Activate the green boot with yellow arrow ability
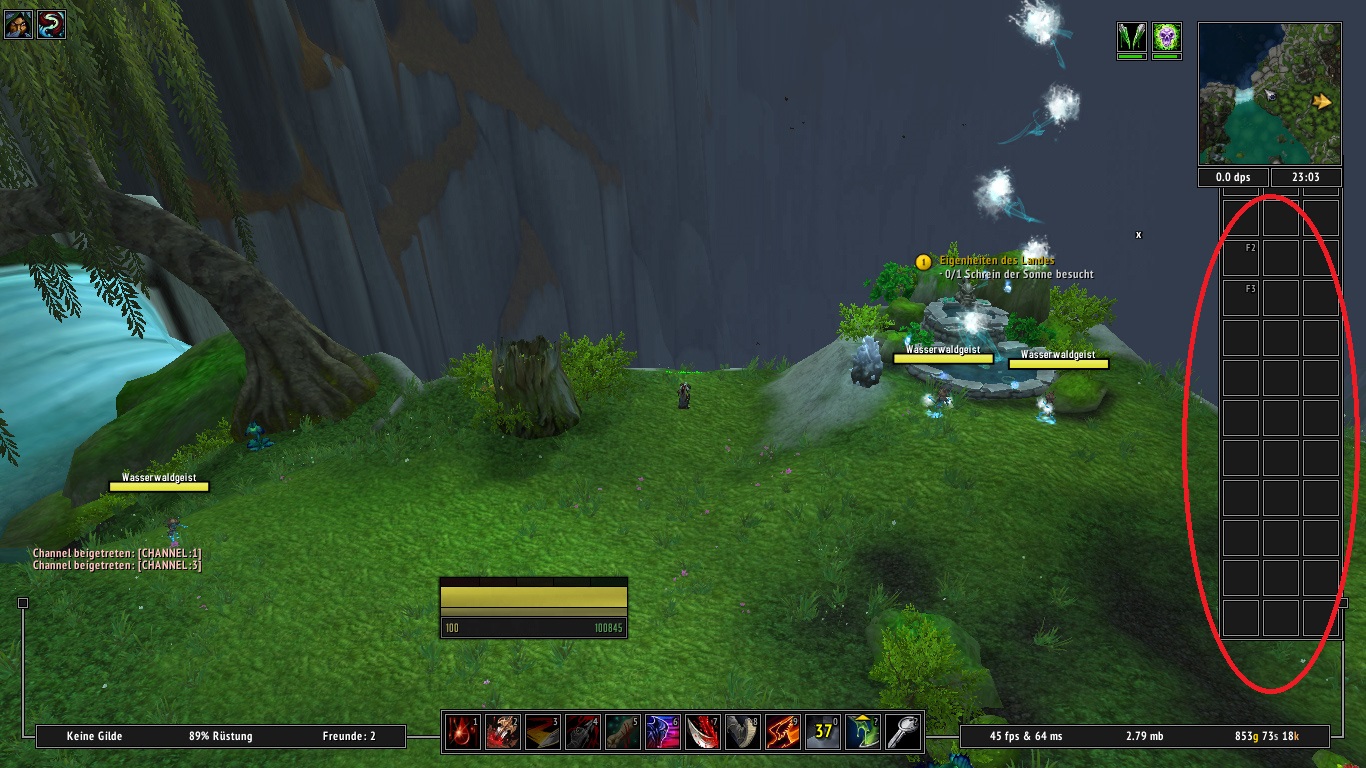The width and height of the screenshot is (1366, 768). coord(863,731)
